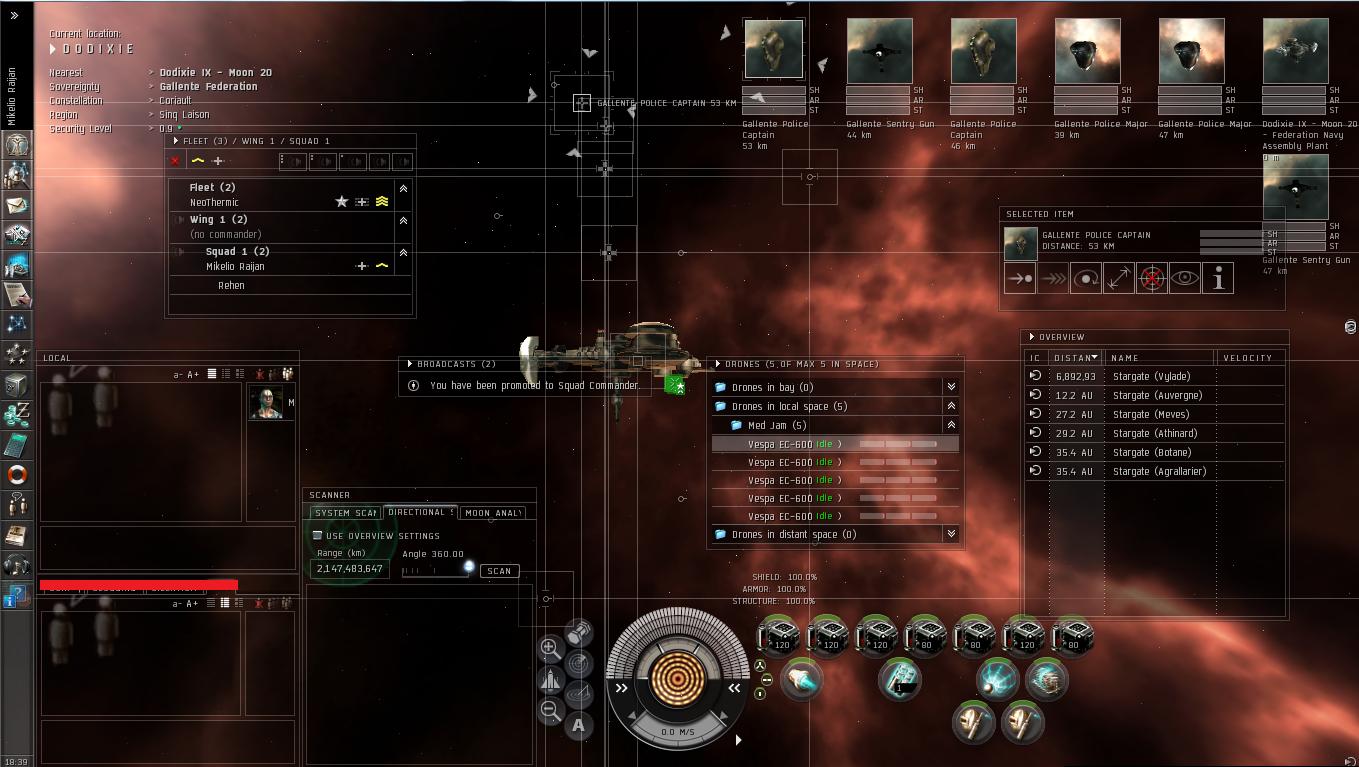This screenshot has width=1359, height=767.
Task: Select fleet member Rehen in Squad 1
Action: [x=231, y=286]
